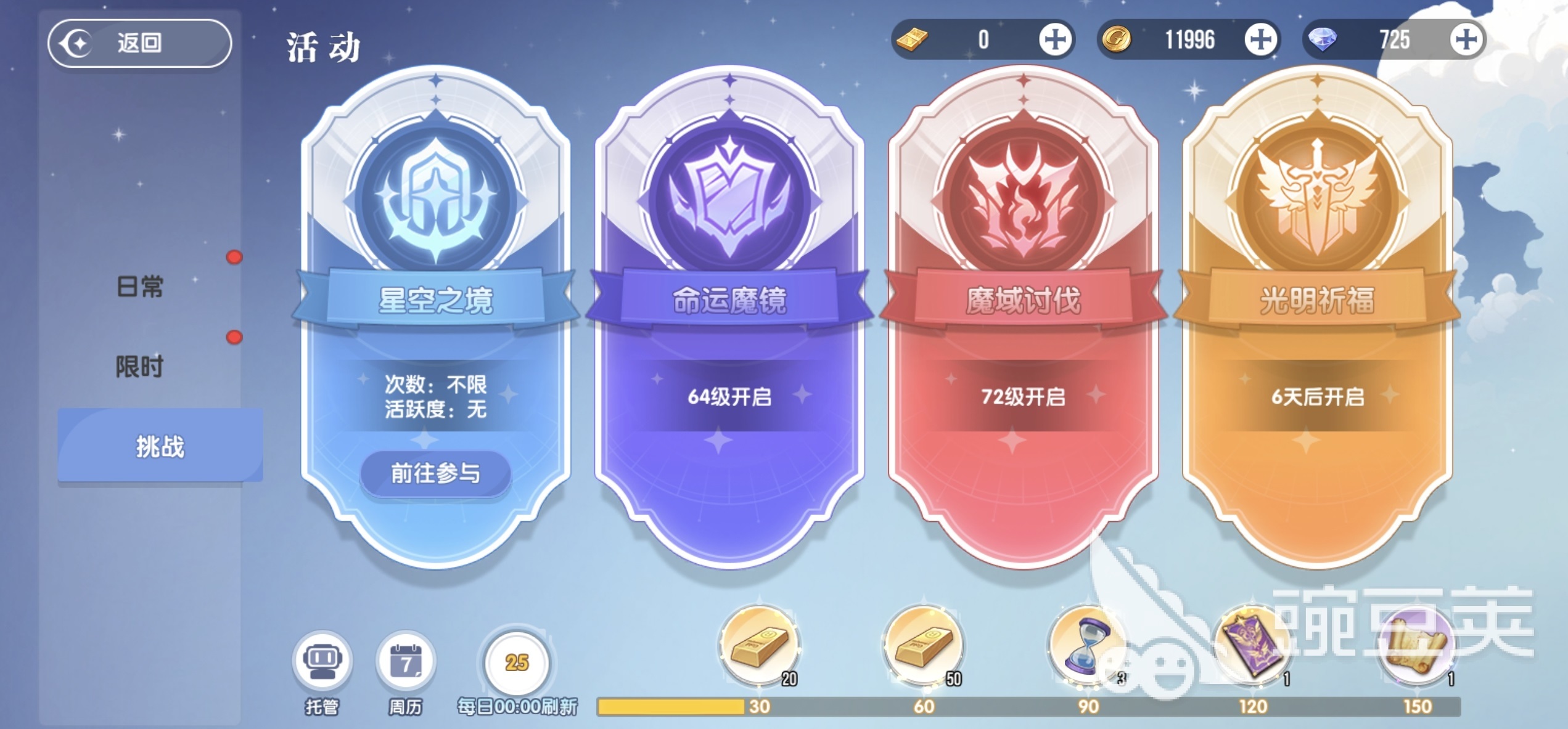Image resolution: width=1568 pixels, height=729 pixels.
Task: Click the gold ingot currency icon
Action: click(912, 39)
